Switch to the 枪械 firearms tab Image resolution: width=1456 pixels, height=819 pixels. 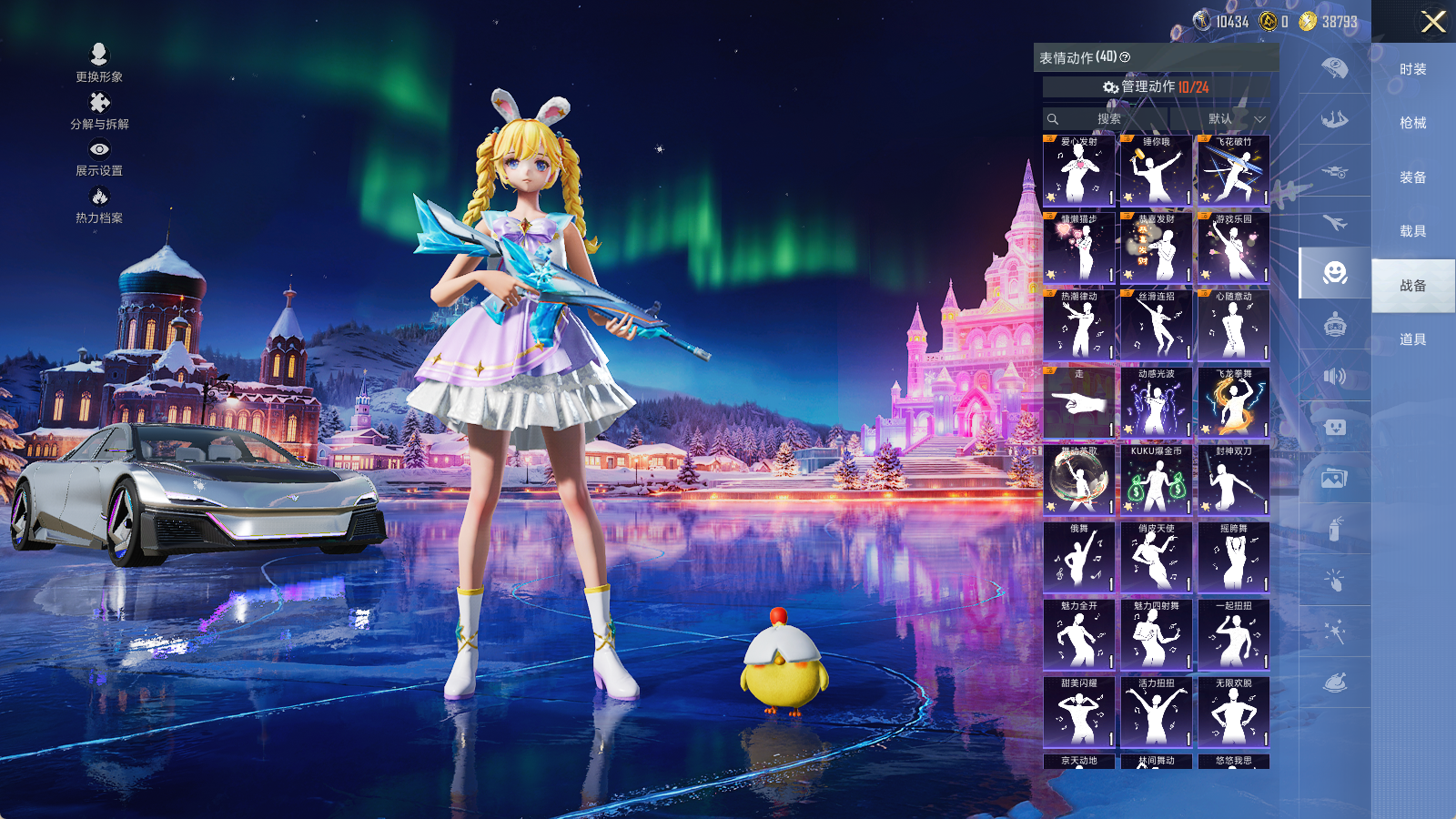point(1412,123)
